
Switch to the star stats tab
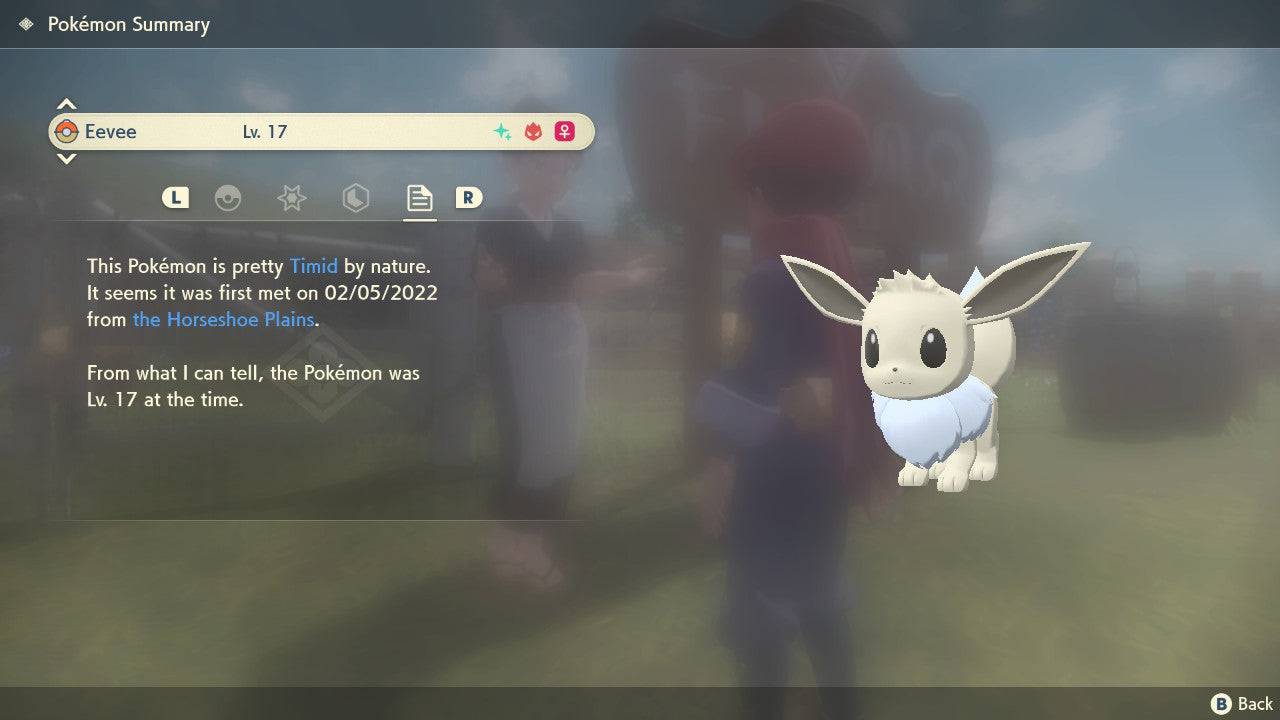[291, 198]
